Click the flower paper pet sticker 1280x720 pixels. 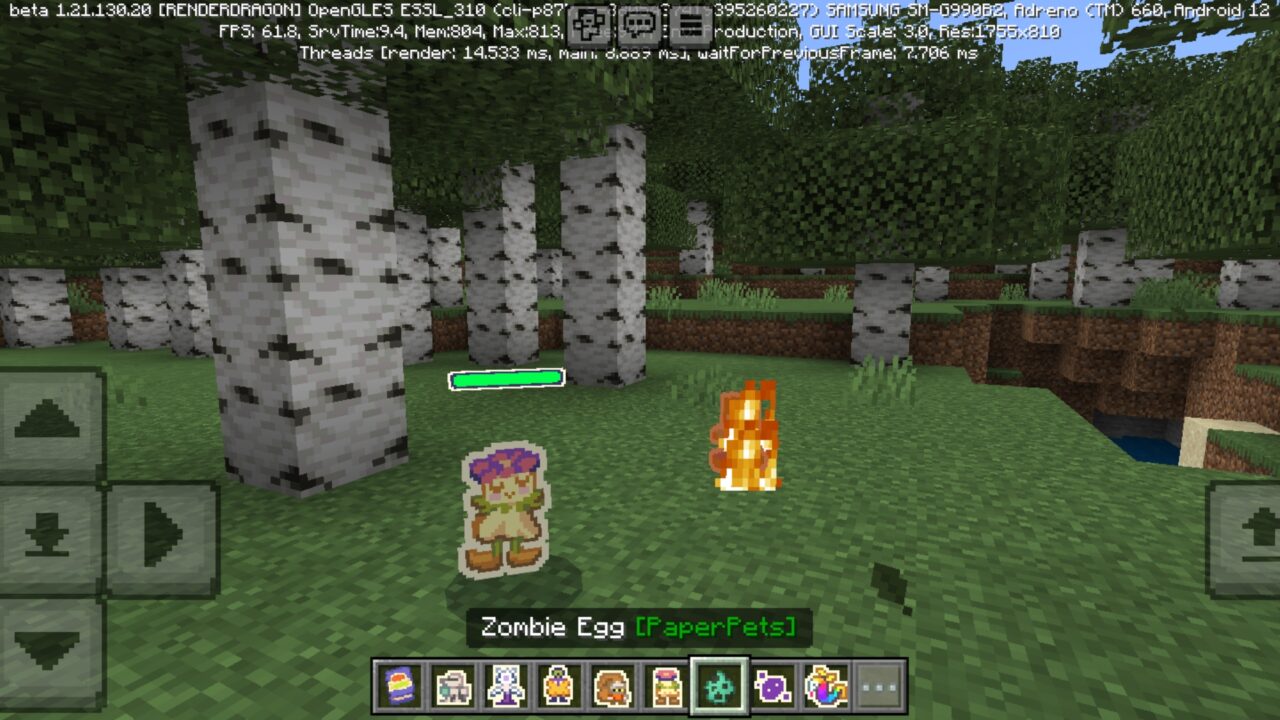coord(503,510)
